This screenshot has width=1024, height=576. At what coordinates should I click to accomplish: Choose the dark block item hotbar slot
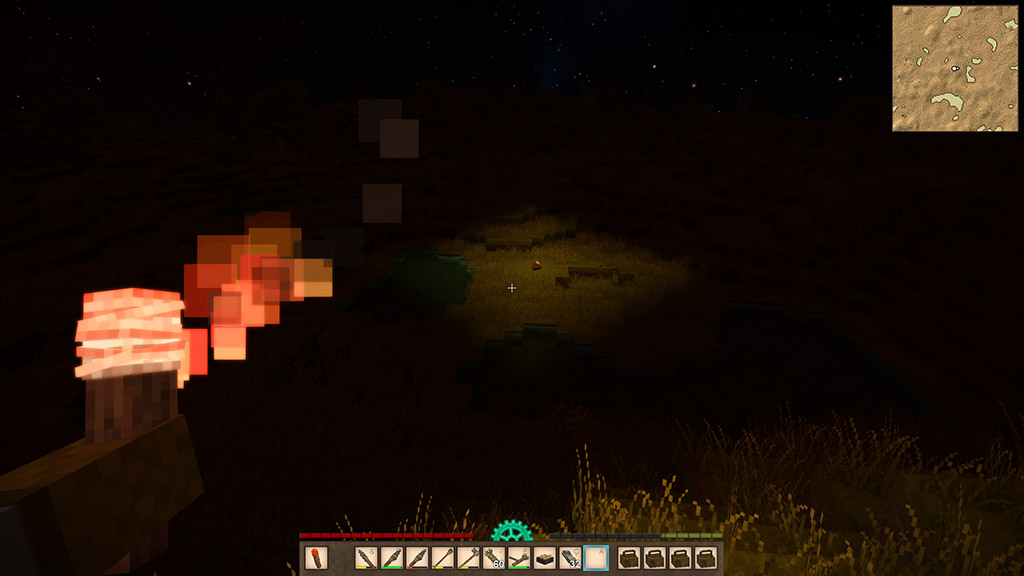click(545, 558)
